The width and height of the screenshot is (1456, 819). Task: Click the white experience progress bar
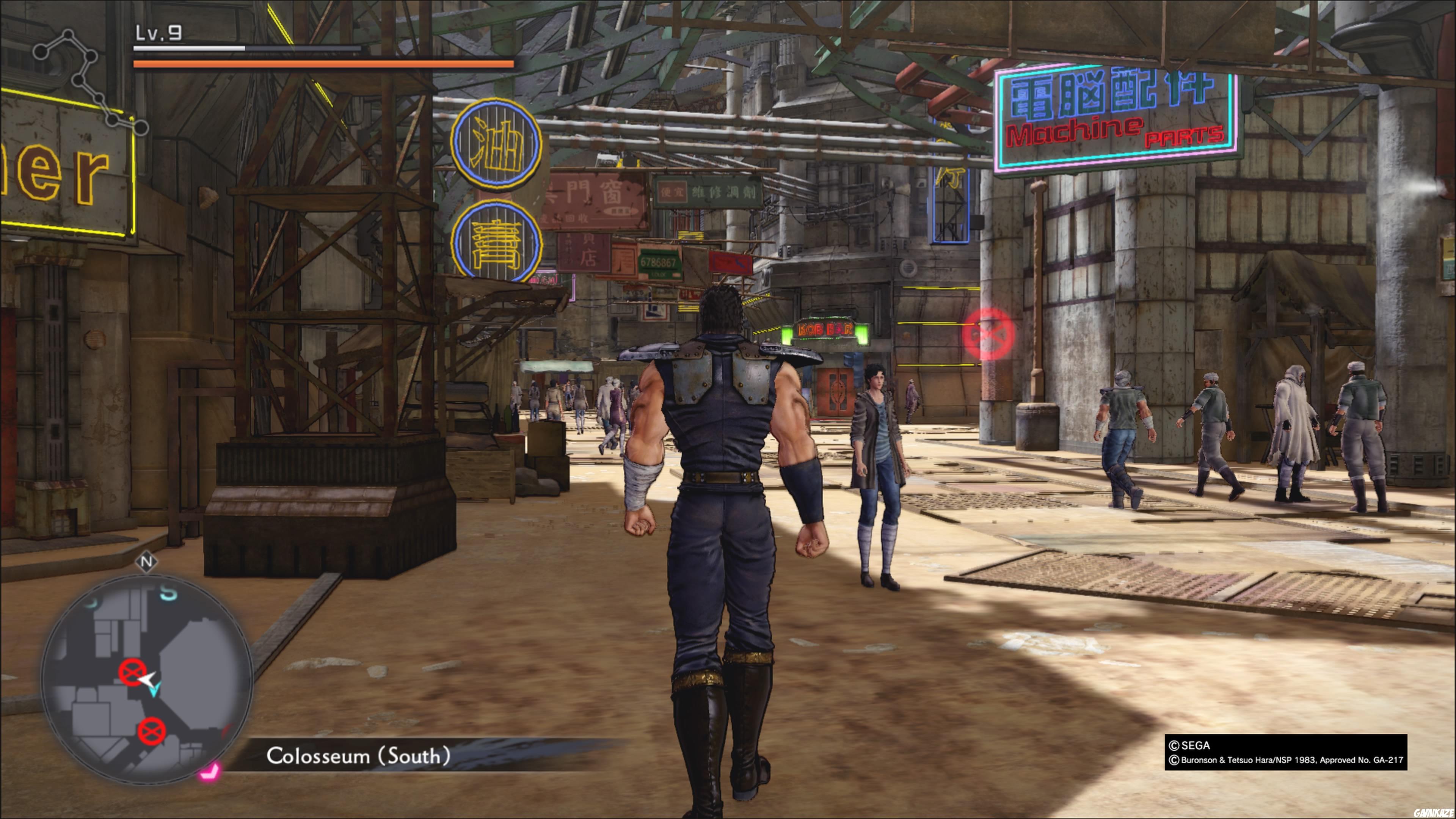pos(188,49)
